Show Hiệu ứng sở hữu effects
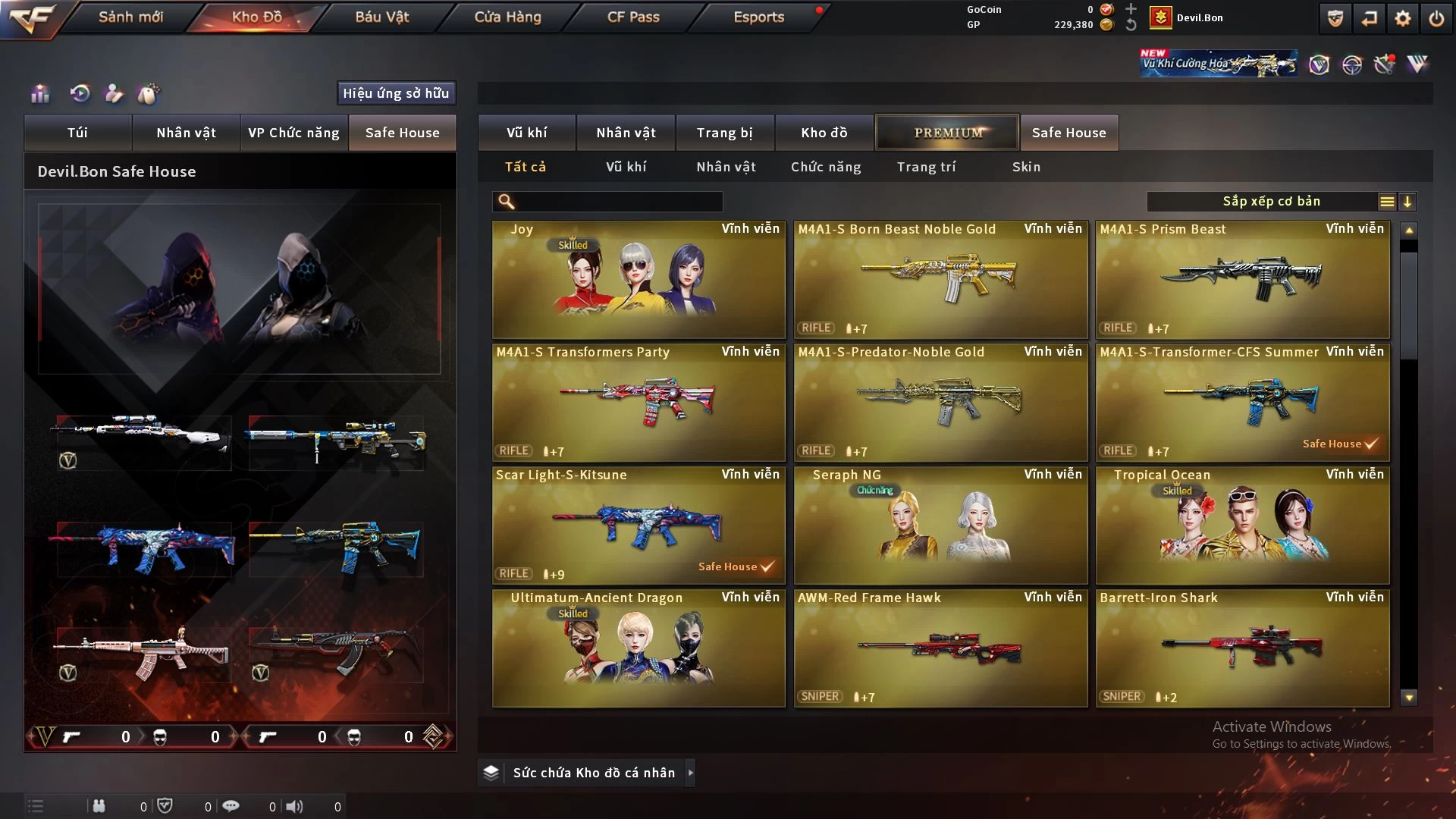Viewport: 1456px width, 819px height. coord(396,93)
